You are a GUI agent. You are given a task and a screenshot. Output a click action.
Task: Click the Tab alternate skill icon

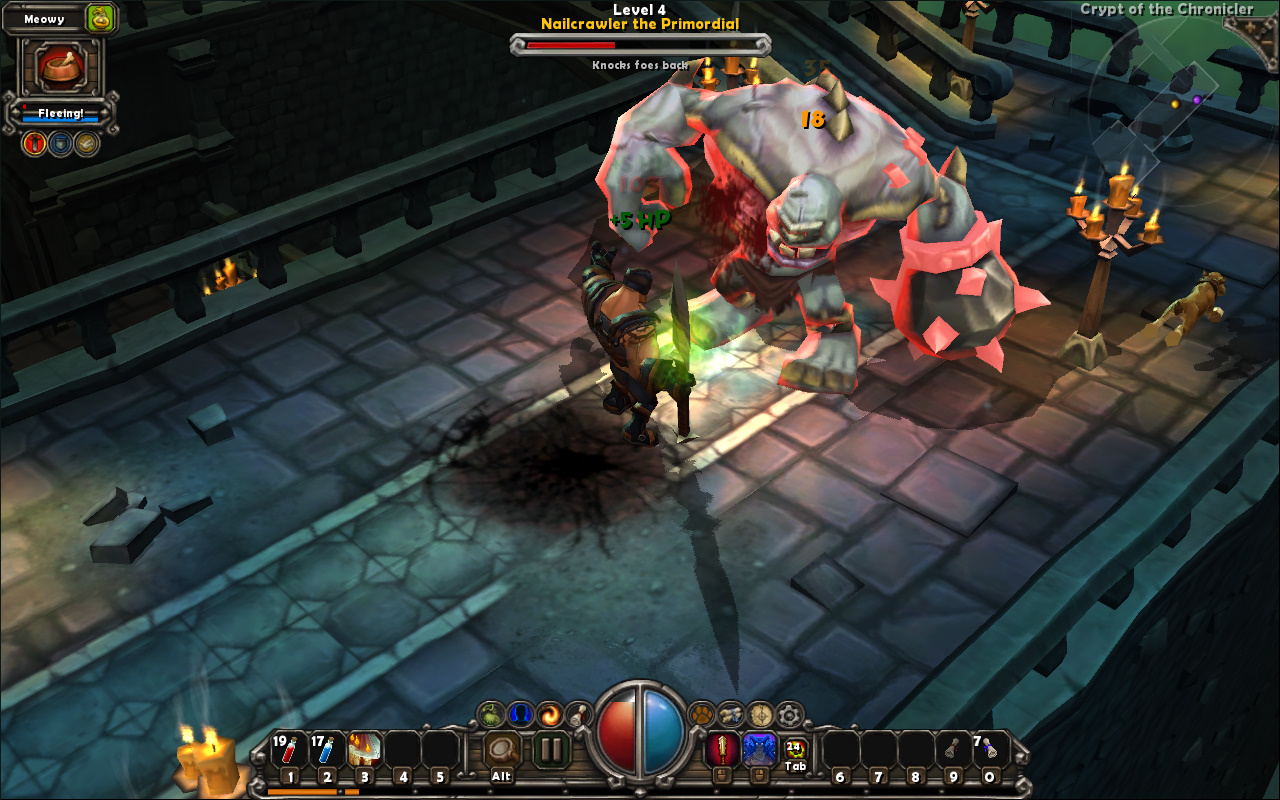point(796,749)
